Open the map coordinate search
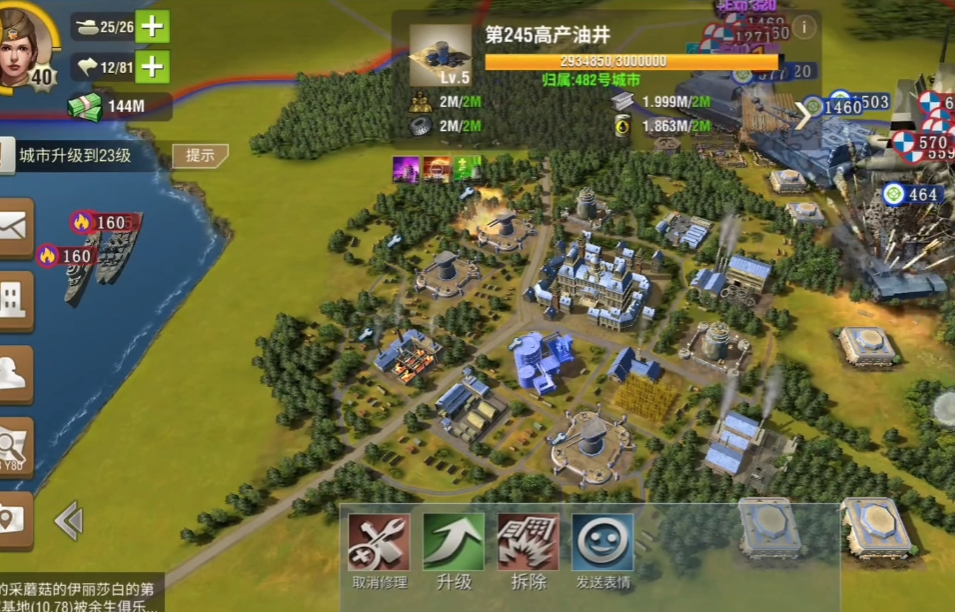955x612 pixels. point(14,447)
